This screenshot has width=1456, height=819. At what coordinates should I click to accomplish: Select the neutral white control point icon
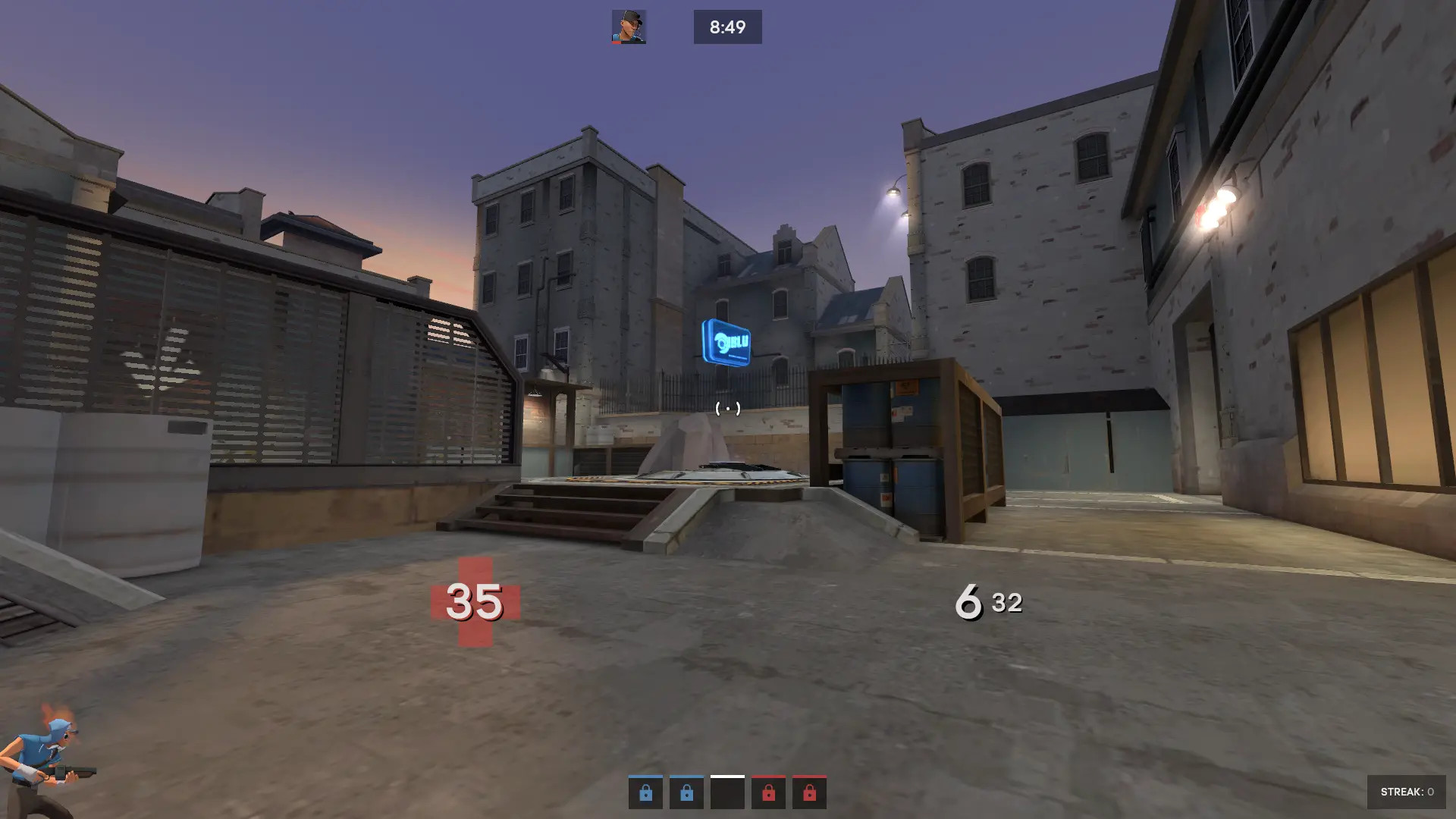[x=727, y=793]
